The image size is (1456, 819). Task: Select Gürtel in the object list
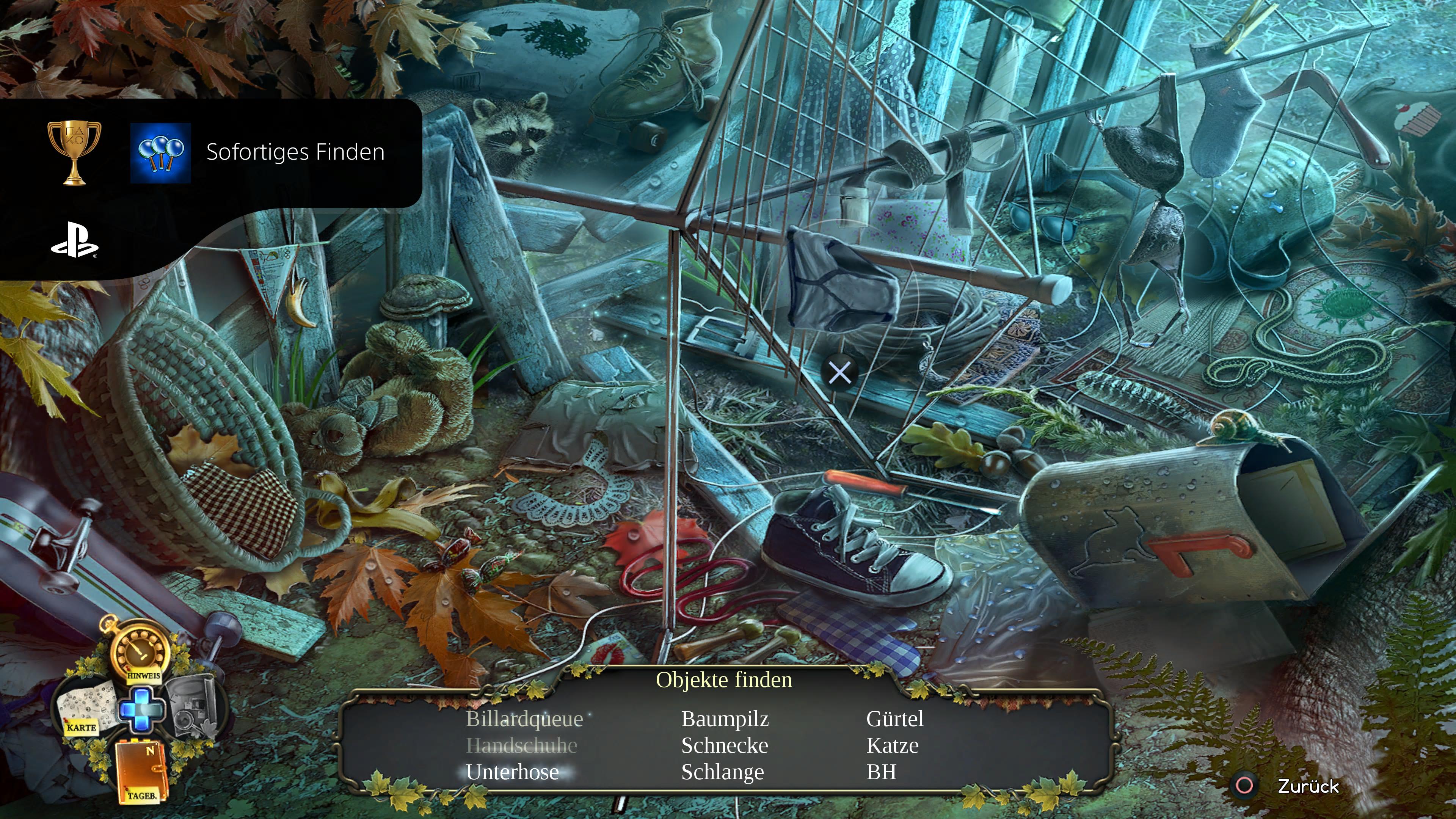(895, 719)
